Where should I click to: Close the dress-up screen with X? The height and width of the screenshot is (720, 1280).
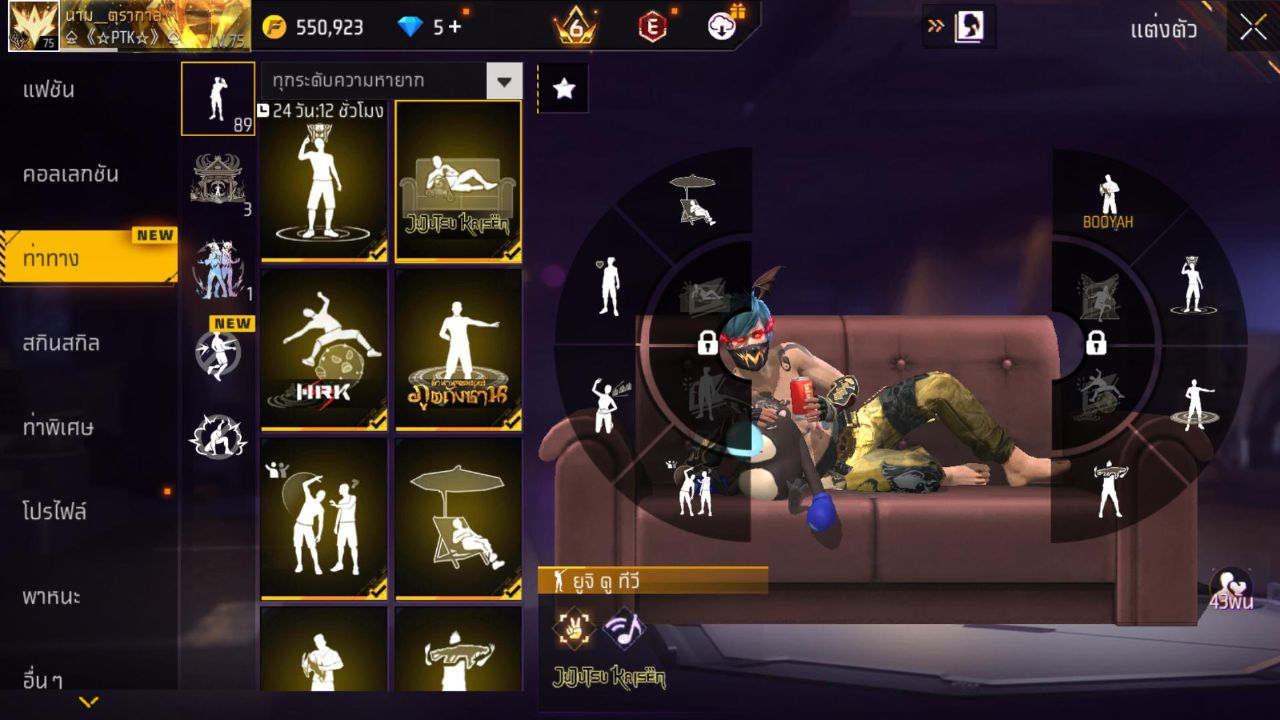pos(1253,28)
